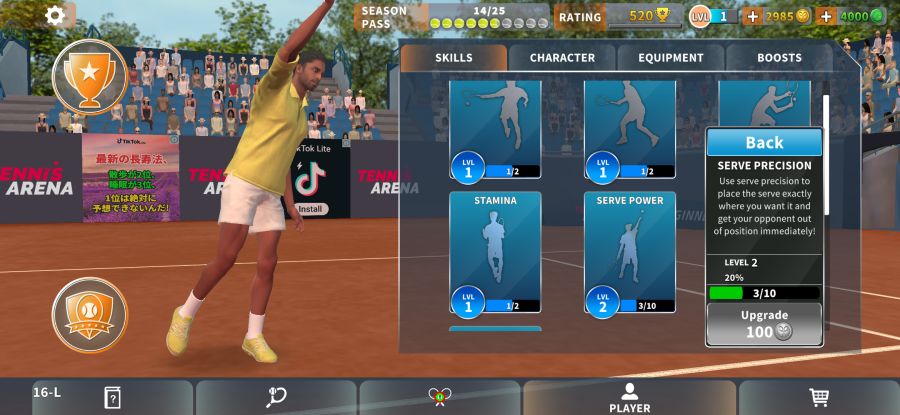Open the Equipment tab
The image size is (900, 415).
670,58
